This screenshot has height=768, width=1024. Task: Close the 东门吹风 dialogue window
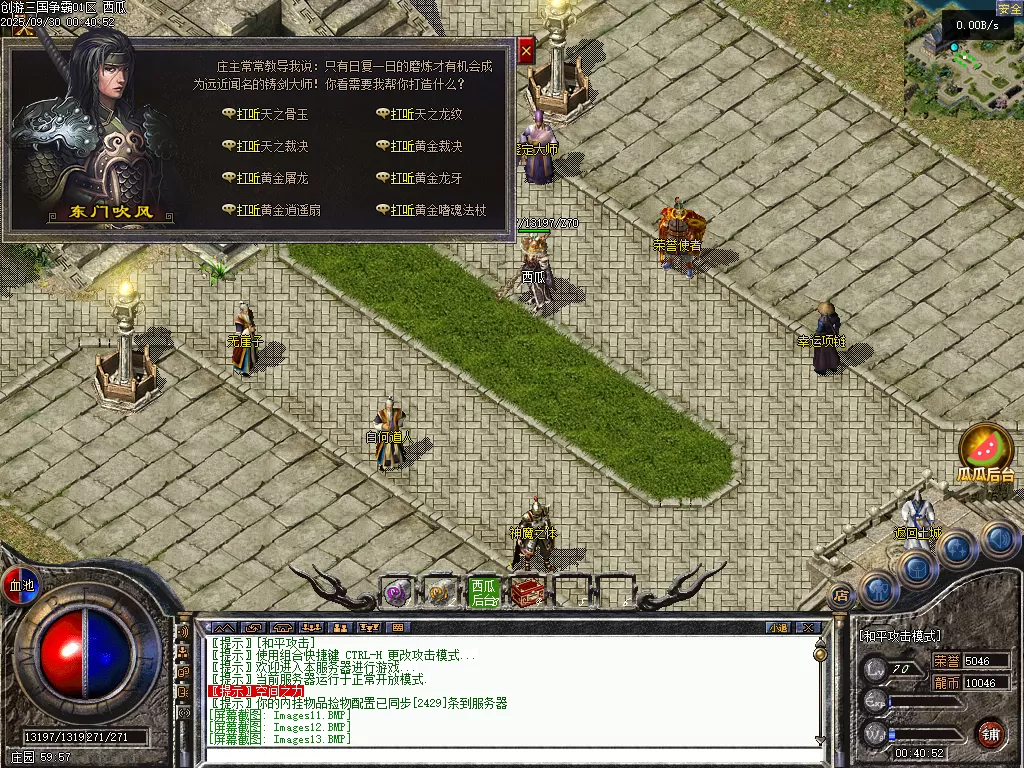click(526, 49)
